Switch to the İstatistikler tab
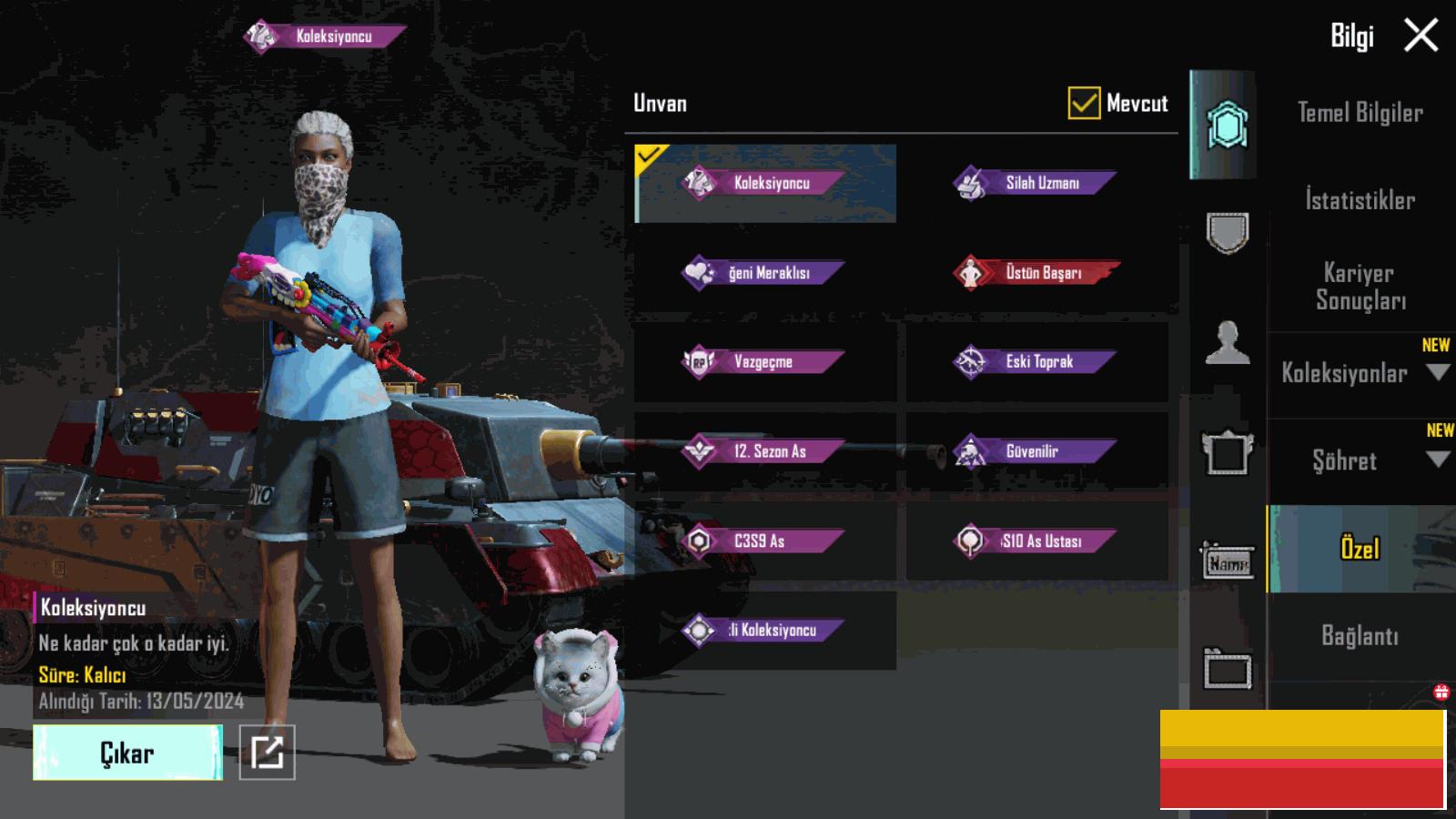This screenshot has height=819, width=1456. (x=1360, y=200)
